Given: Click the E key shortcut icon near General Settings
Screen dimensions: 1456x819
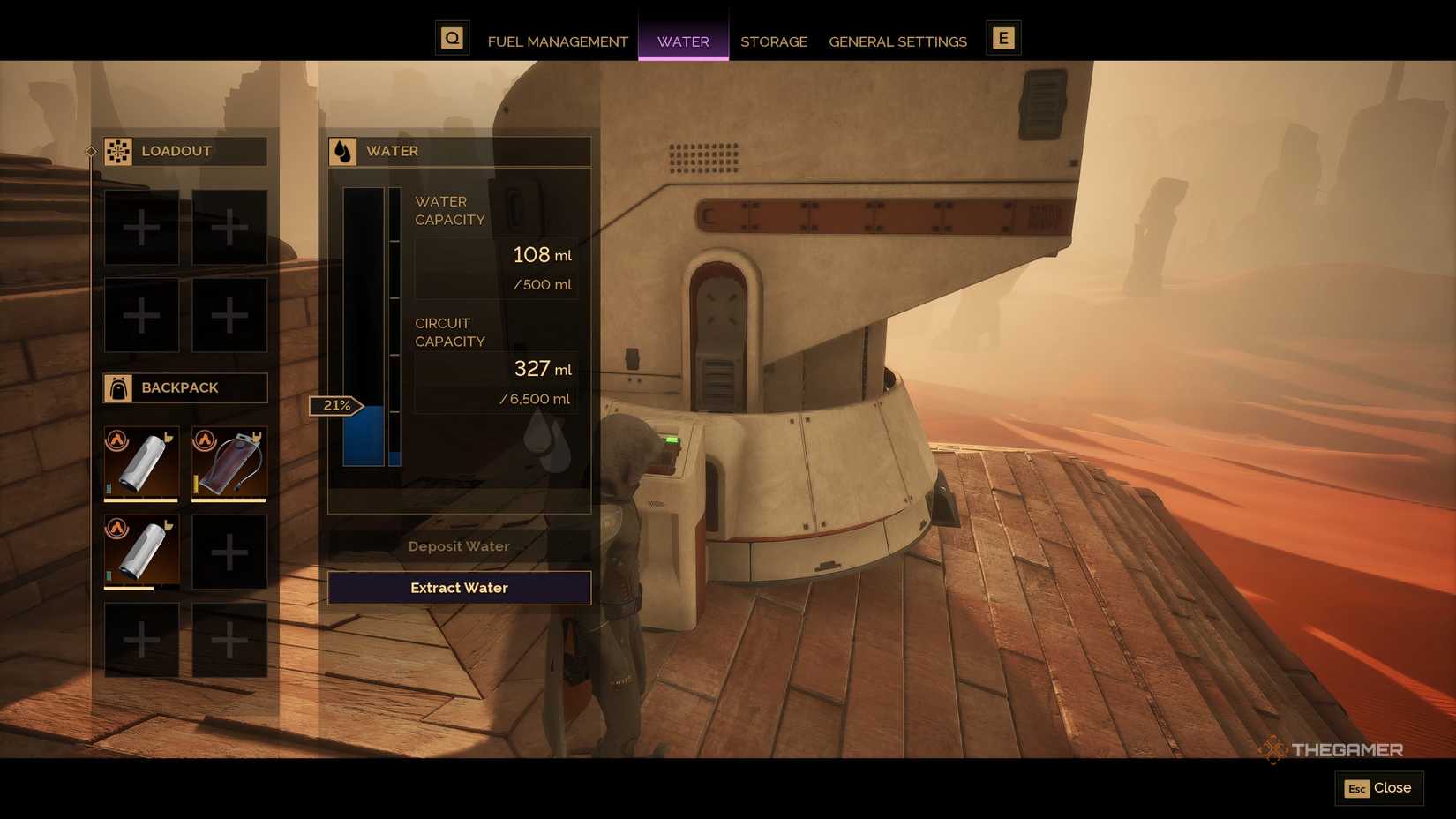Looking at the screenshot, I should [x=1003, y=38].
